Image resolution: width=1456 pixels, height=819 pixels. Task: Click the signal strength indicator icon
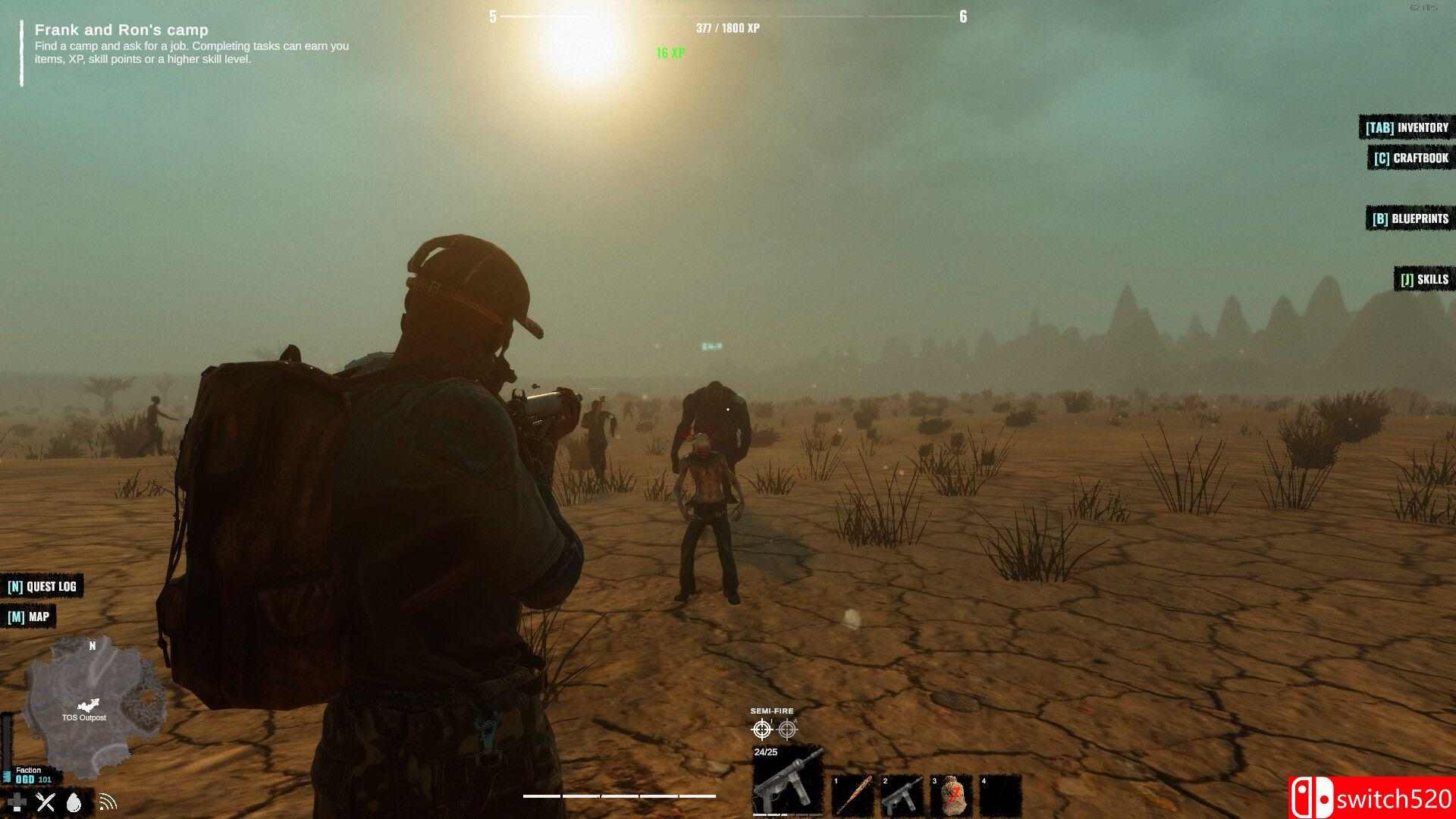click(108, 802)
